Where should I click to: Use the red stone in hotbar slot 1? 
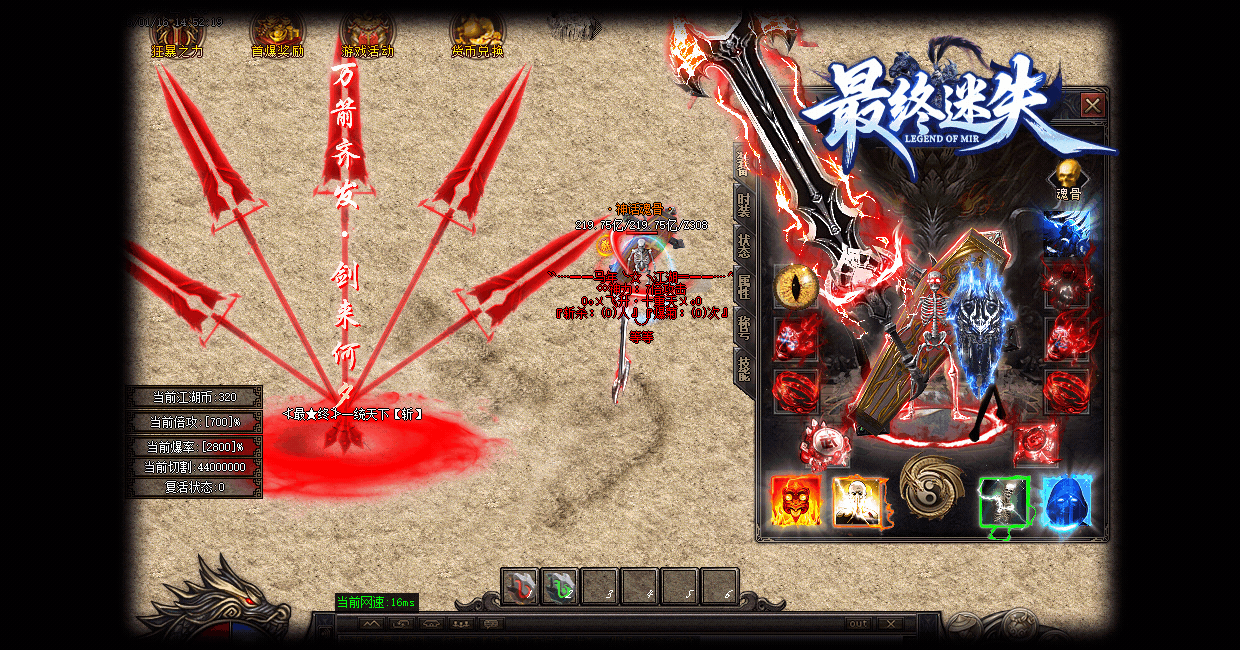[520, 587]
